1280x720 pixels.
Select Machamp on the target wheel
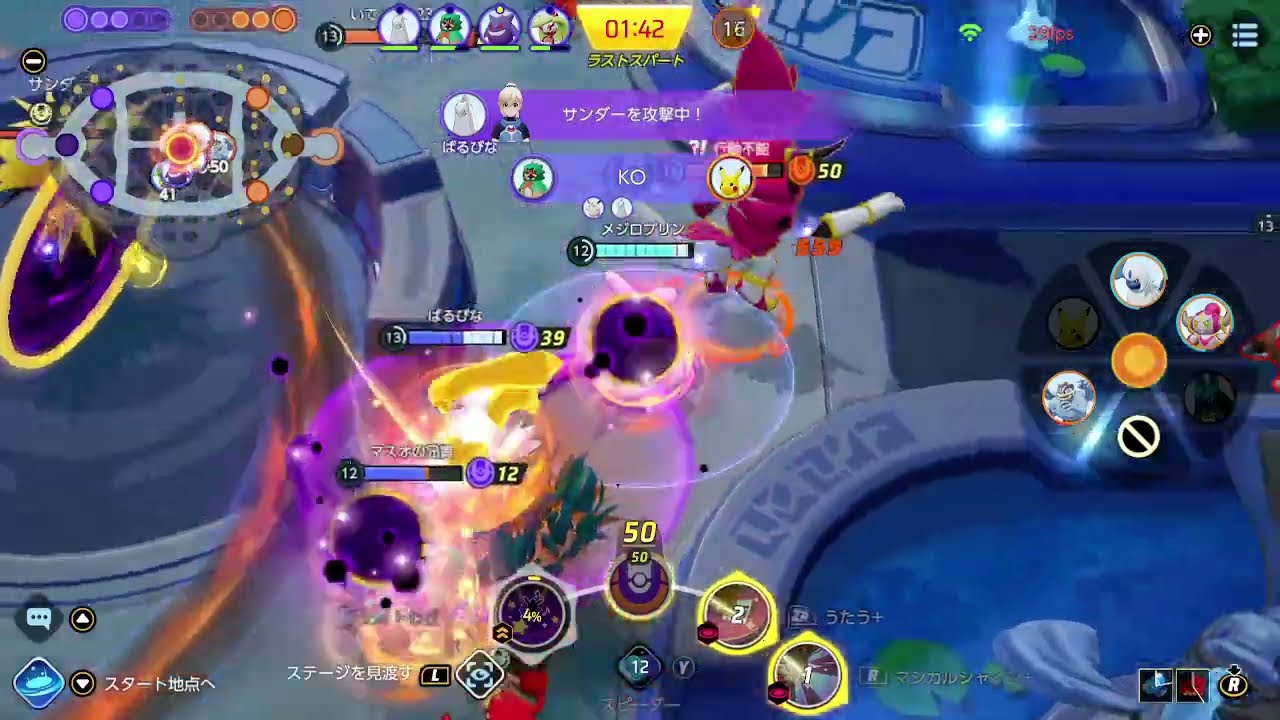coord(1069,397)
